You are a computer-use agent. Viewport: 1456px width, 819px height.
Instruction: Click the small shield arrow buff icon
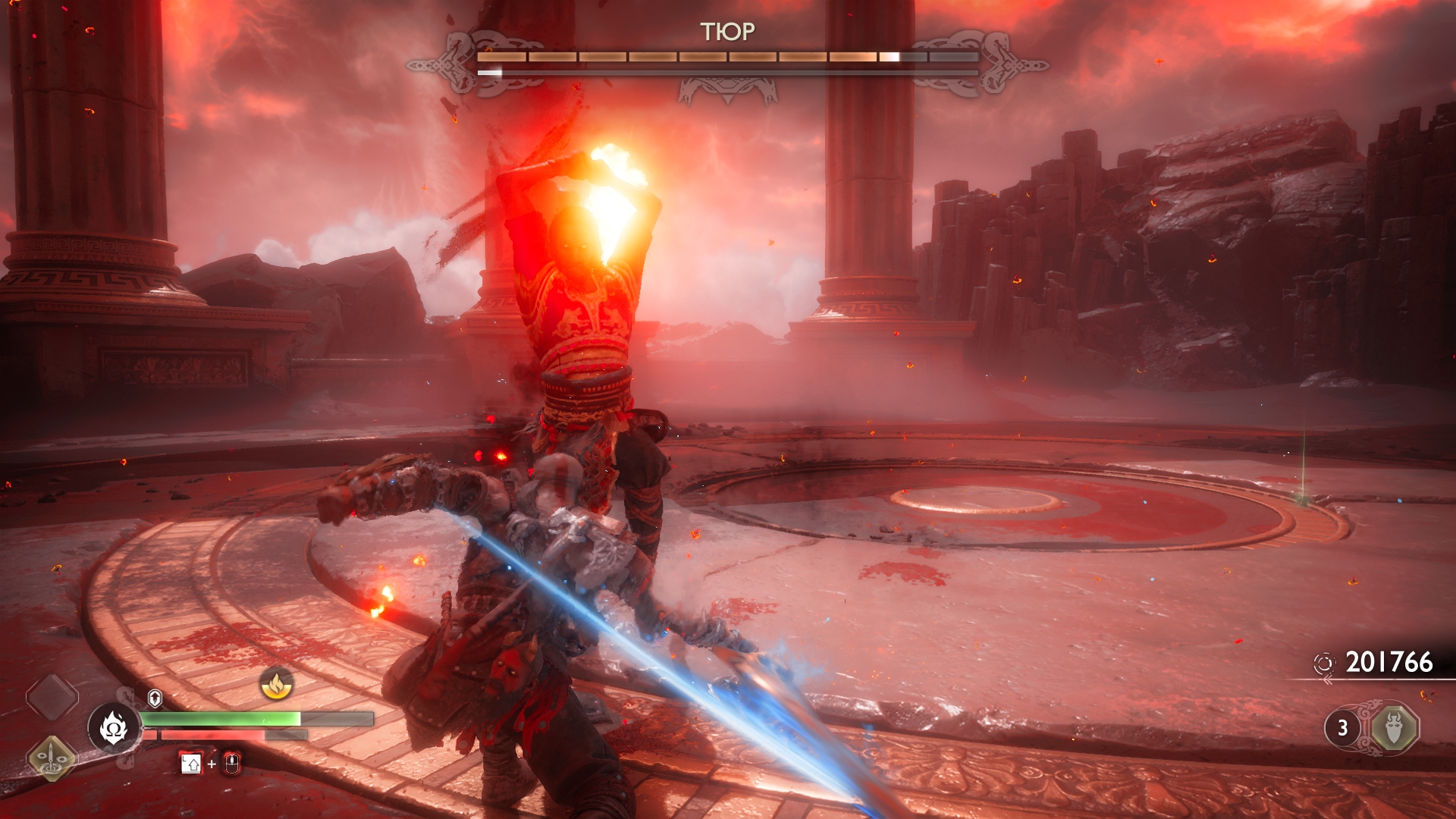[x=155, y=698]
